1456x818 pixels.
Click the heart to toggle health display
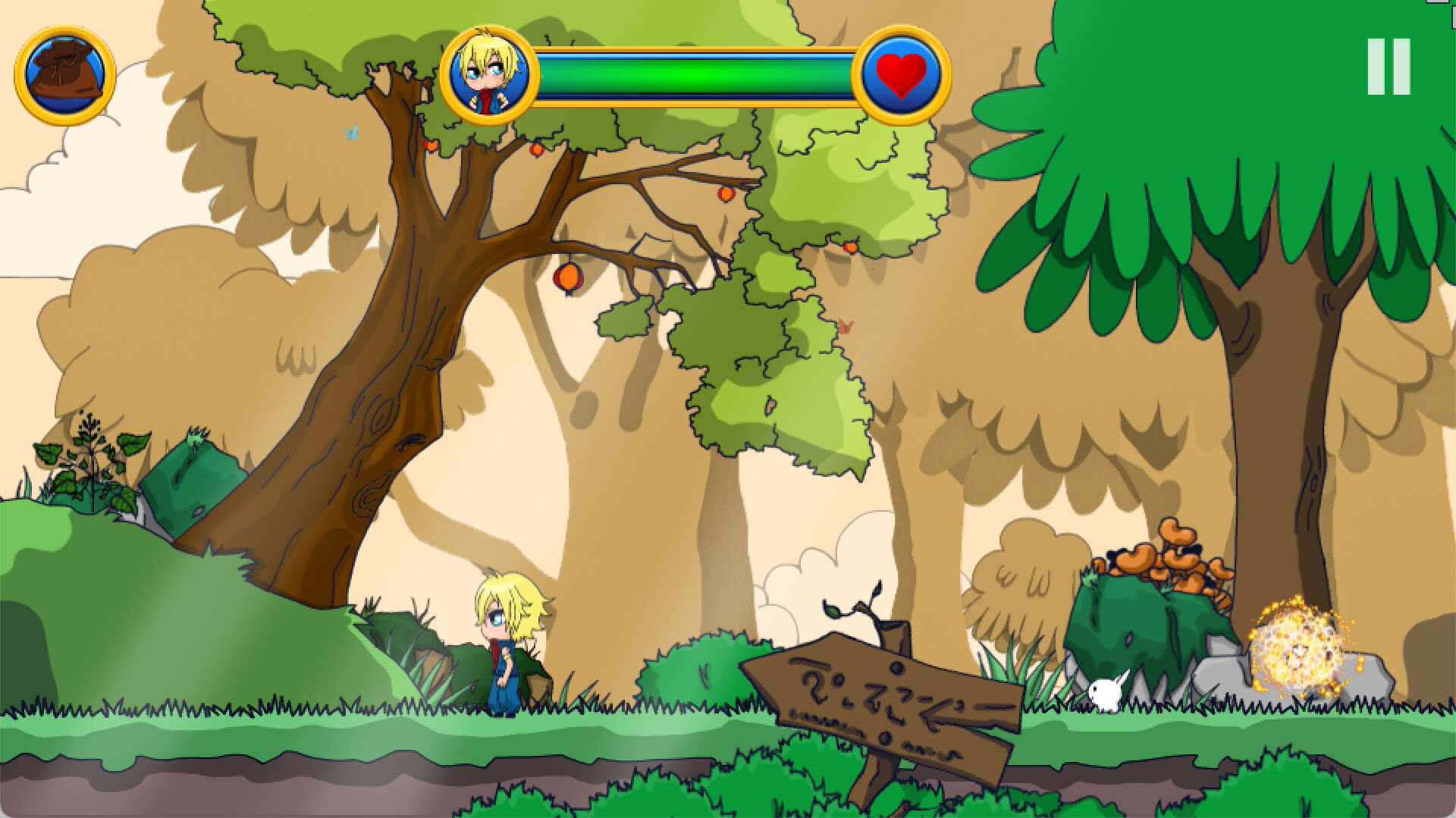pos(899,74)
